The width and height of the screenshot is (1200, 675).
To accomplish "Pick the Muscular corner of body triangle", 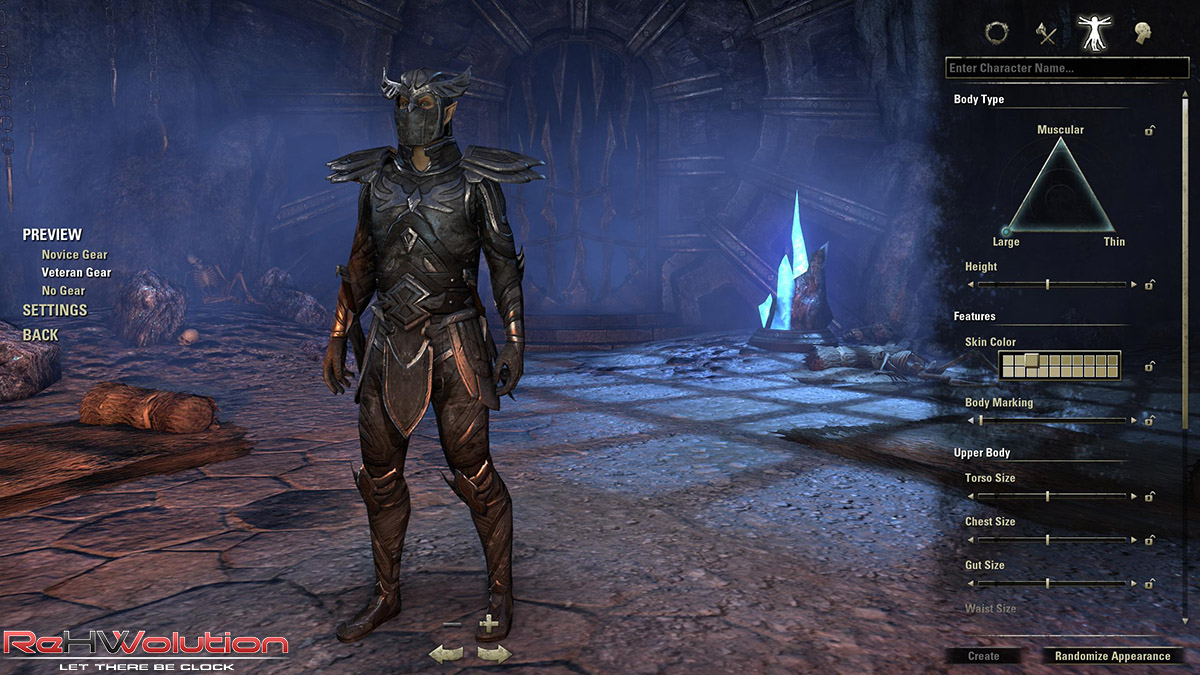I will (x=1060, y=141).
